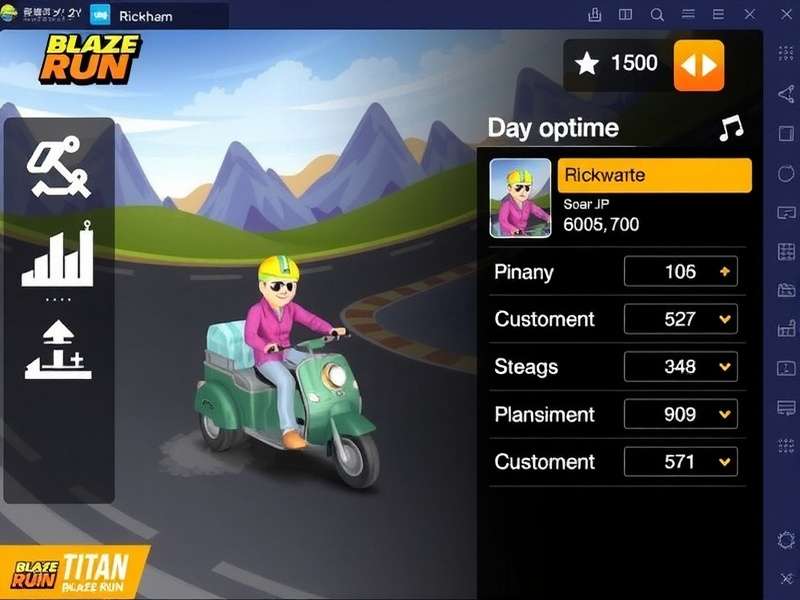Image resolution: width=800 pixels, height=600 pixels.
Task: Open the upgrade arrow icon
Action: [58, 350]
